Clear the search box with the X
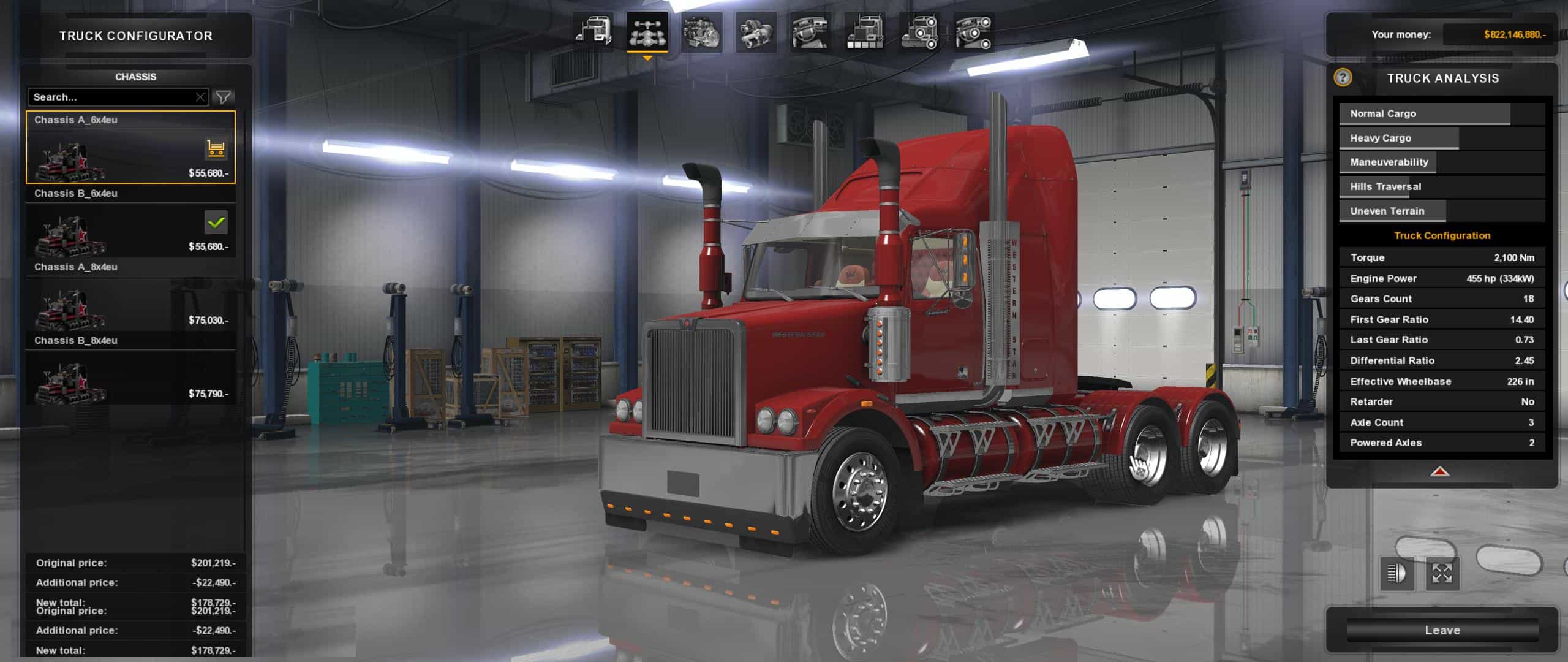The width and height of the screenshot is (1568, 662). click(x=200, y=97)
